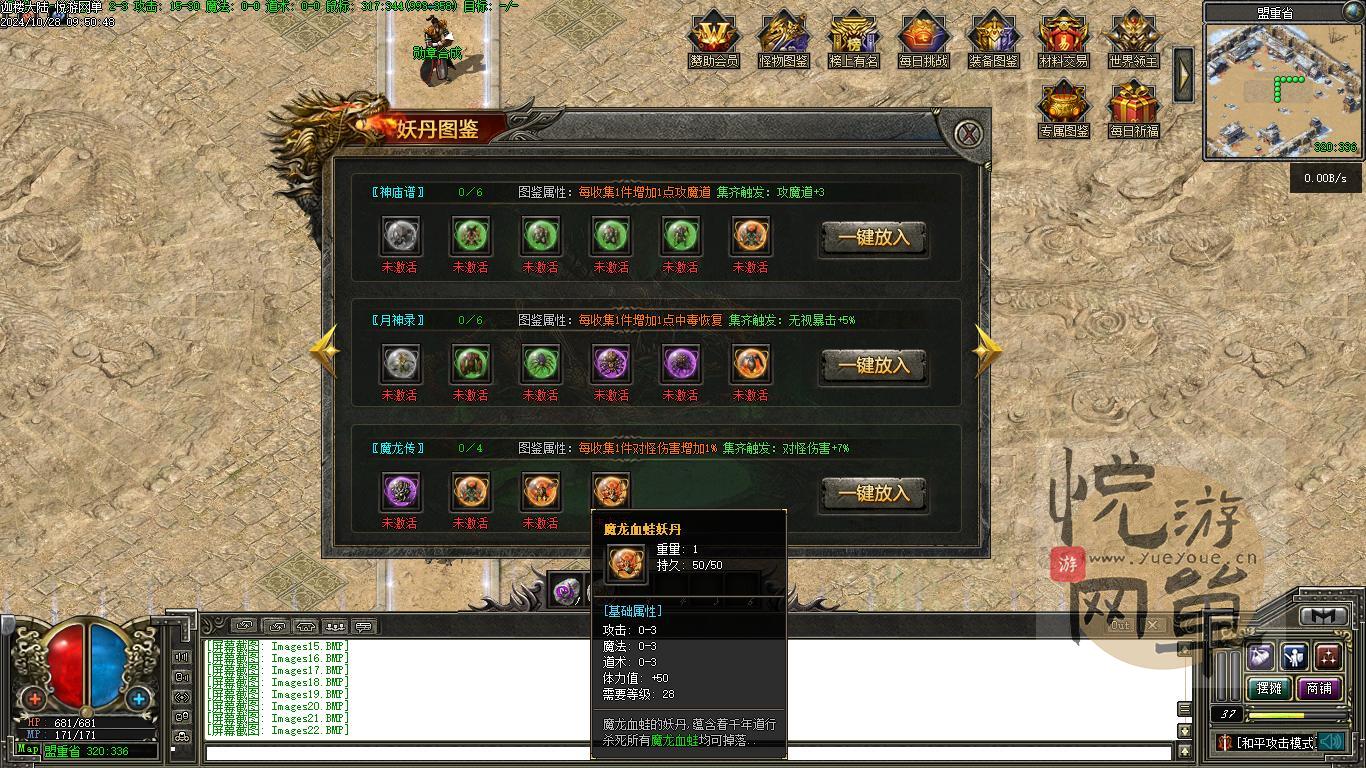Screen dimensions: 1366x768
Task: Click 一键放入 for the 魔龙传 set
Action: pyautogui.click(x=873, y=494)
